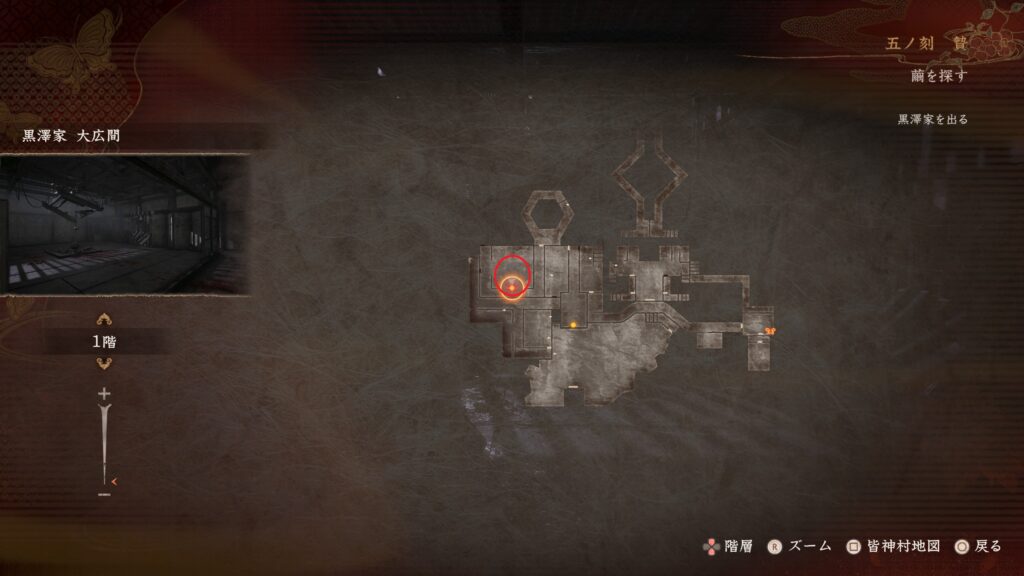This screenshot has width=1024, height=576.
Task: Select the glowing player position marker
Action: pyautogui.click(x=512, y=288)
